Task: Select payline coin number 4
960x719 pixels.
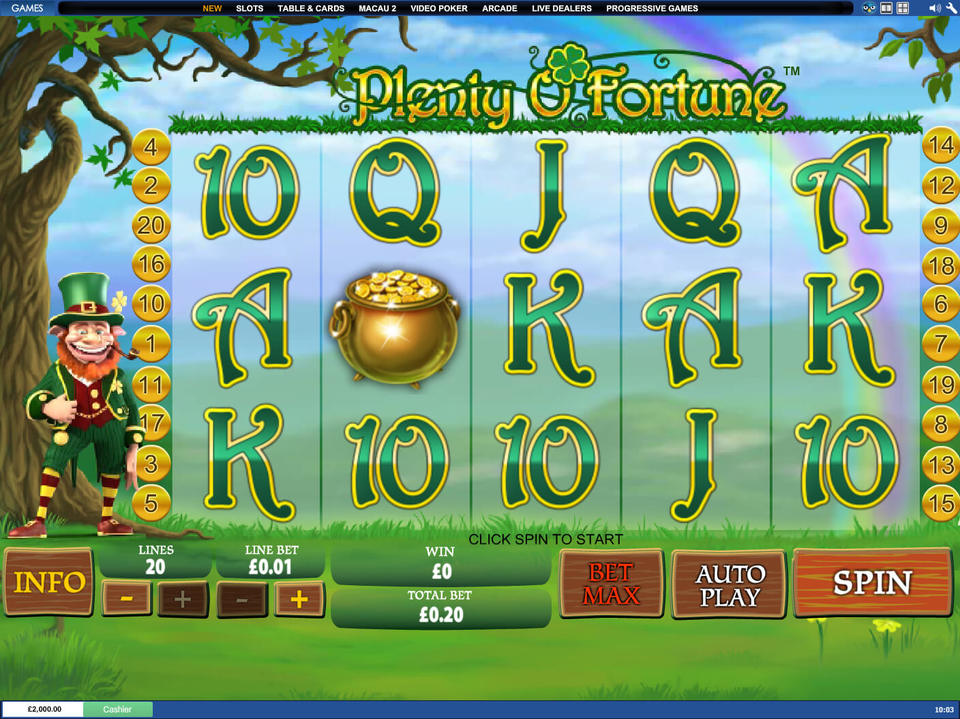Action: pyautogui.click(x=151, y=149)
